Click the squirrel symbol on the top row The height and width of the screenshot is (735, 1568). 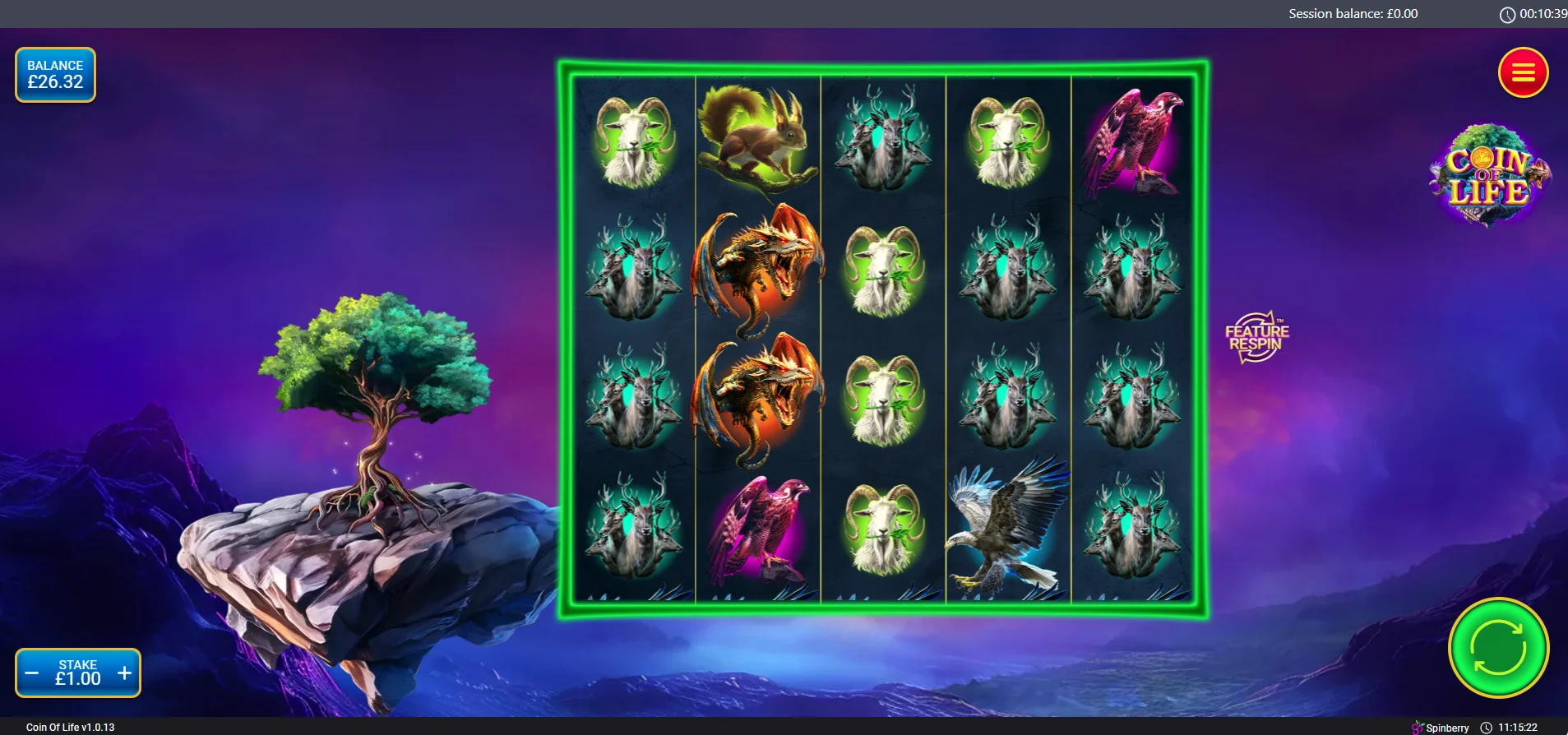pos(756,140)
